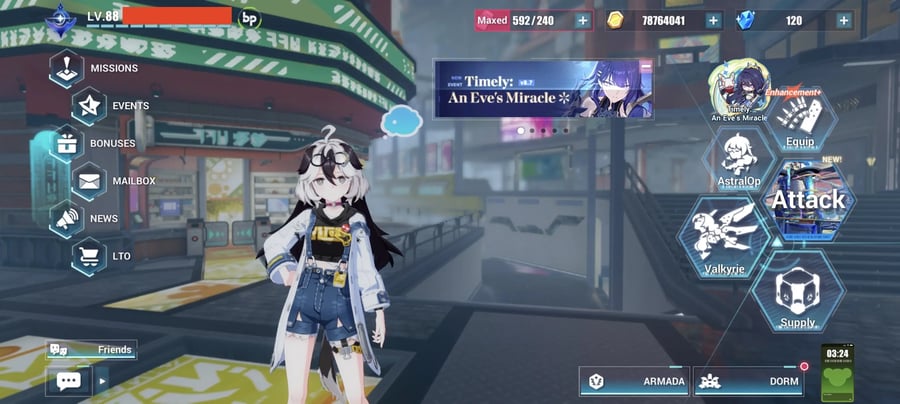Add stamina with the plus button
The height and width of the screenshot is (404, 900).
[582, 20]
